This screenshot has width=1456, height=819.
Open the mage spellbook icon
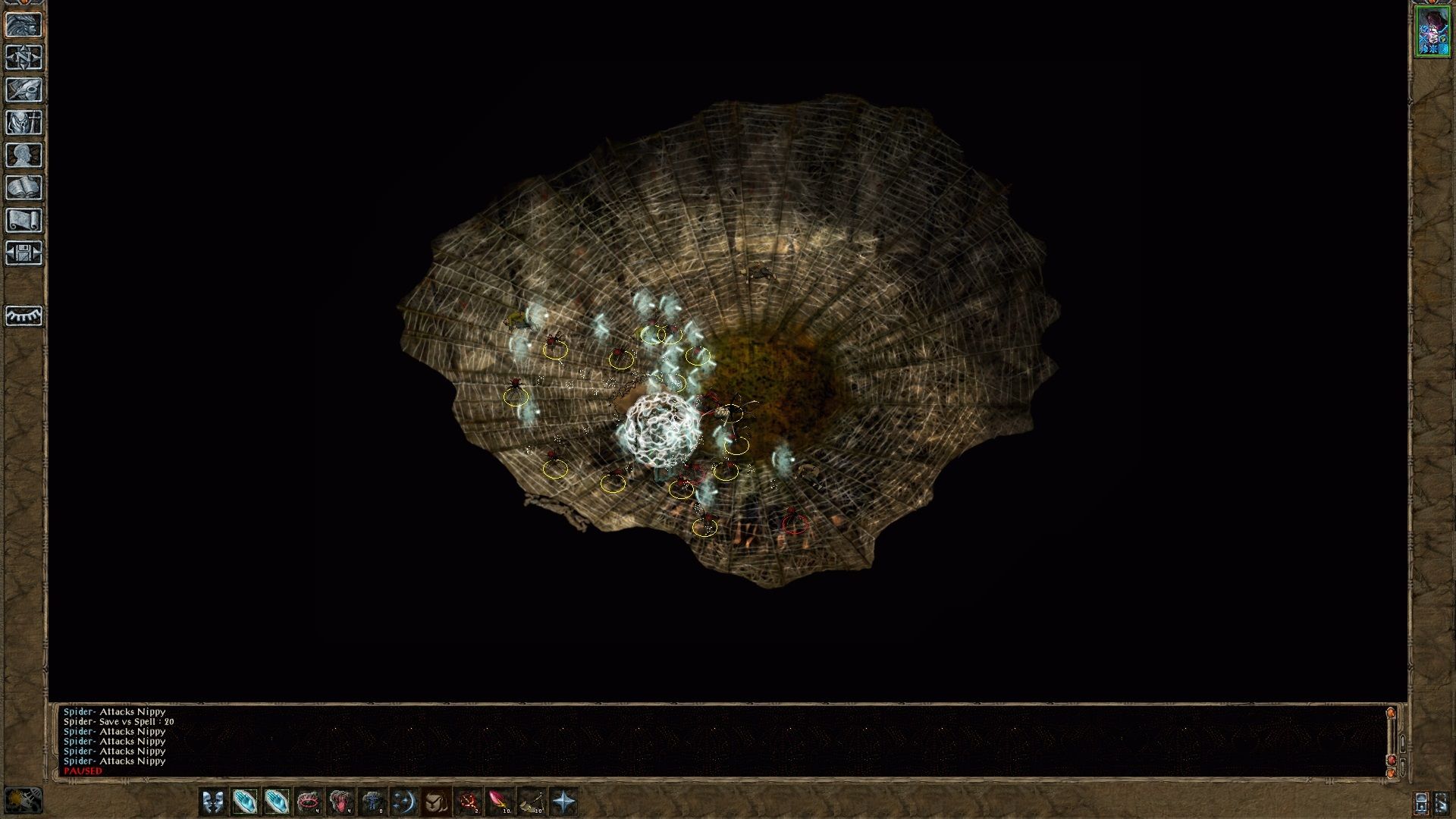pos(24,188)
